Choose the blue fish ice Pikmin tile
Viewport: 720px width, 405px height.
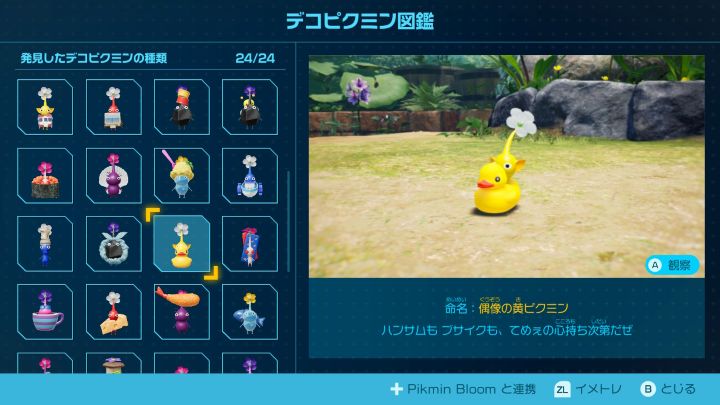[x=249, y=312]
